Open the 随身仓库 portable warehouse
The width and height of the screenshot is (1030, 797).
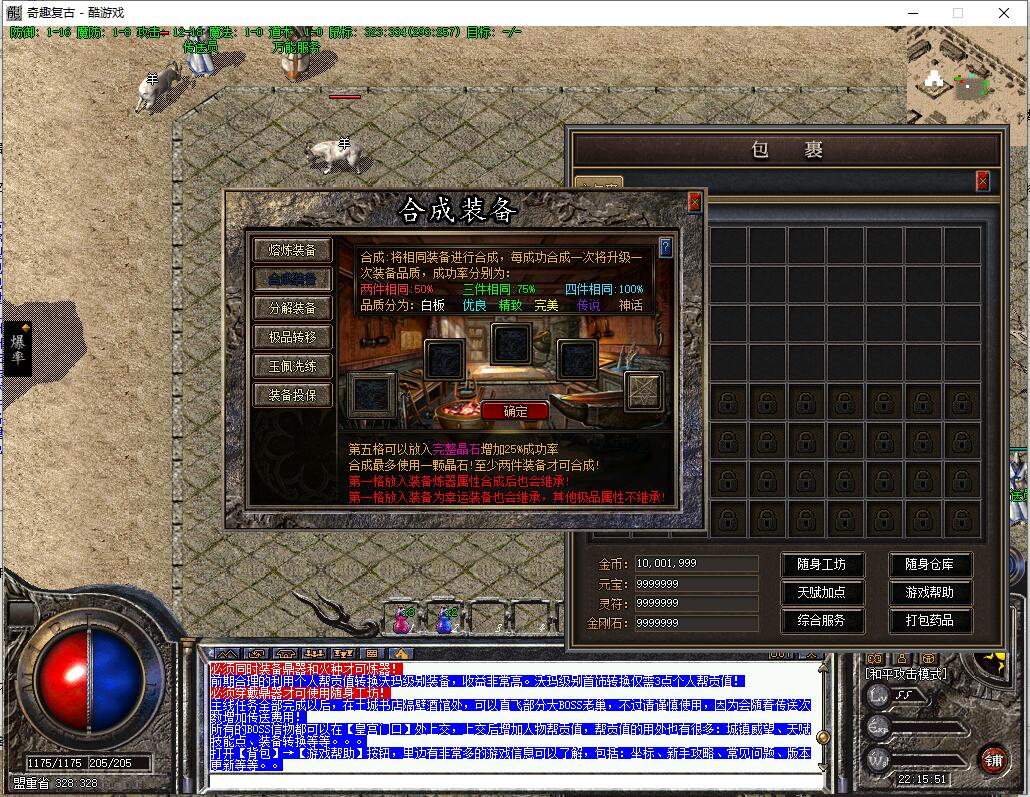[930, 565]
